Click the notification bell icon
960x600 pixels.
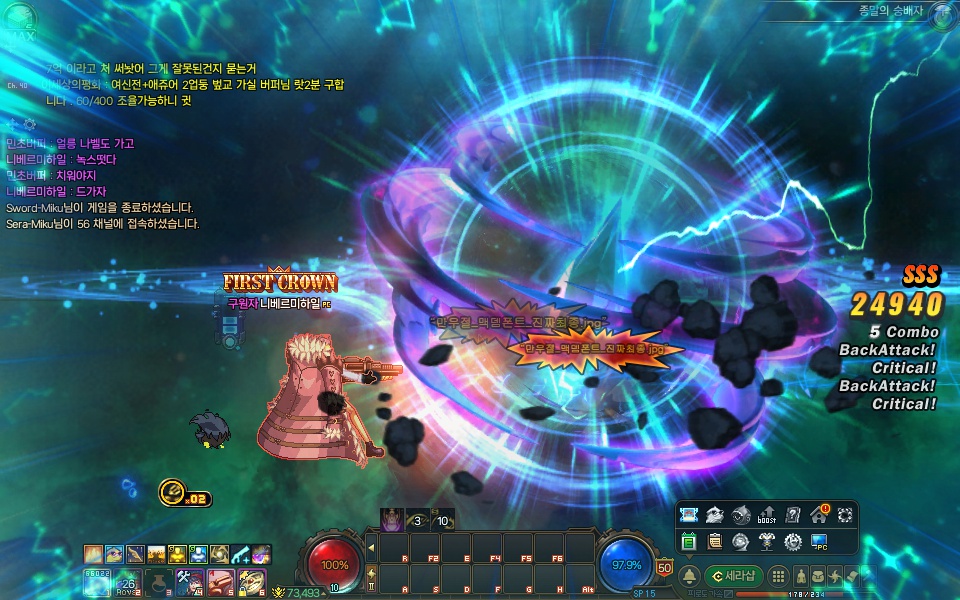(x=689, y=576)
